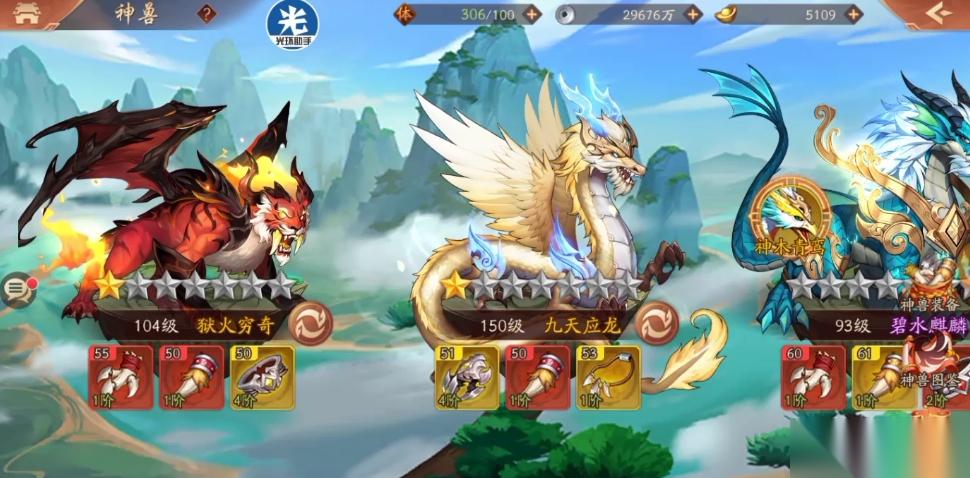Open the chat bubble icon
This screenshot has height=478, width=970.
pos(17,290)
